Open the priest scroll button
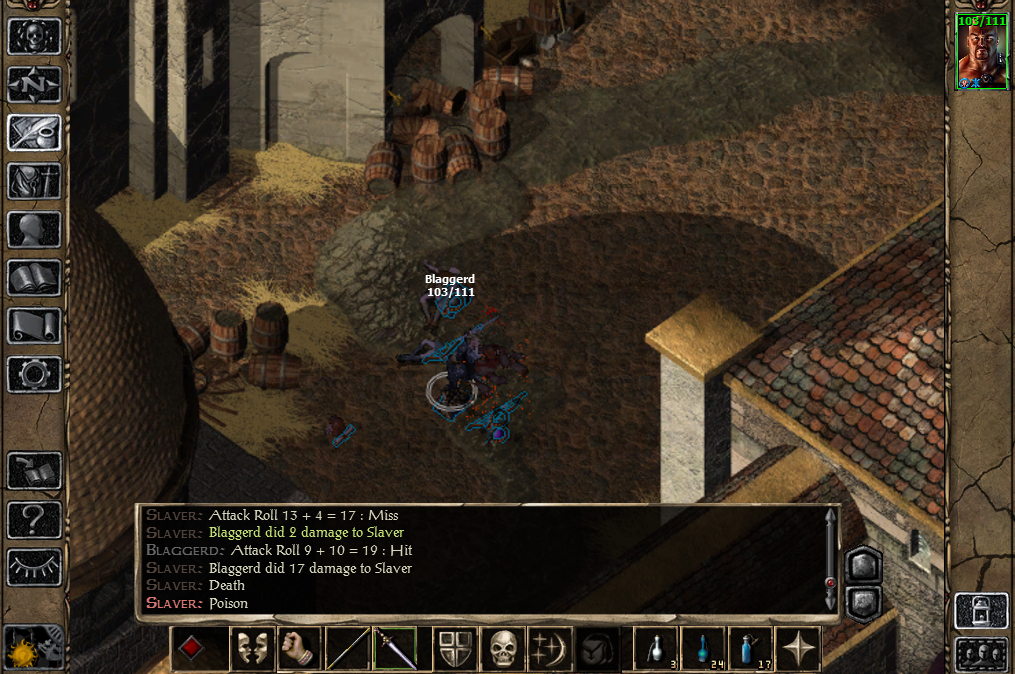Image resolution: width=1015 pixels, height=674 pixels. tap(34, 325)
